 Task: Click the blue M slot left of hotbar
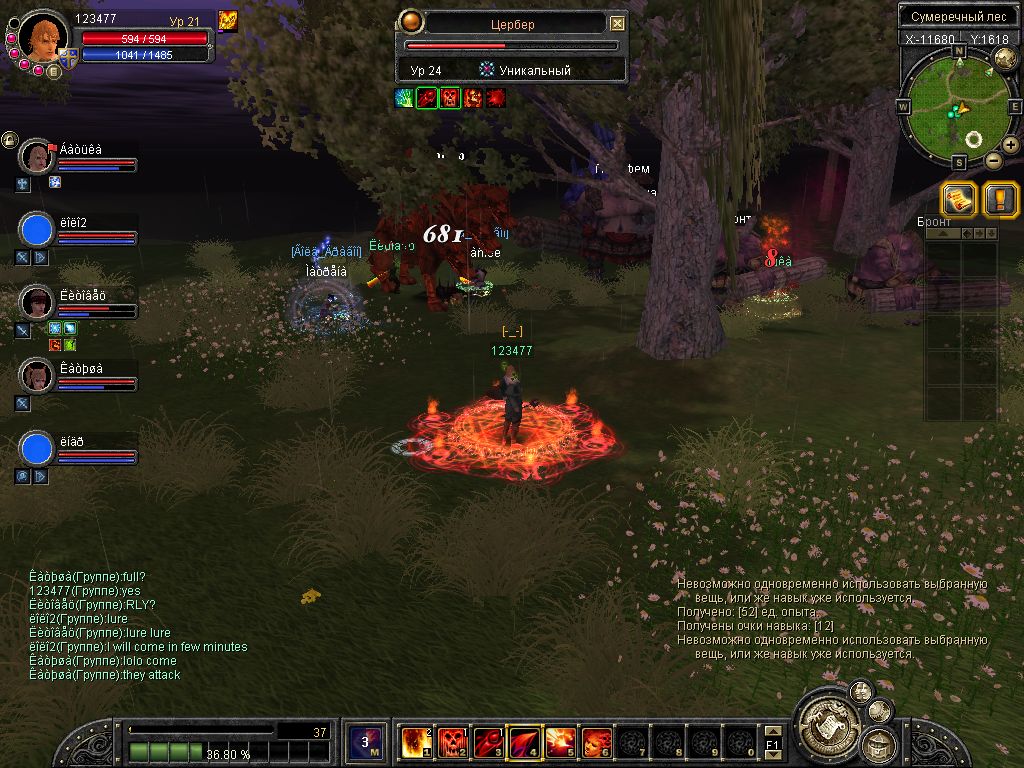point(365,742)
